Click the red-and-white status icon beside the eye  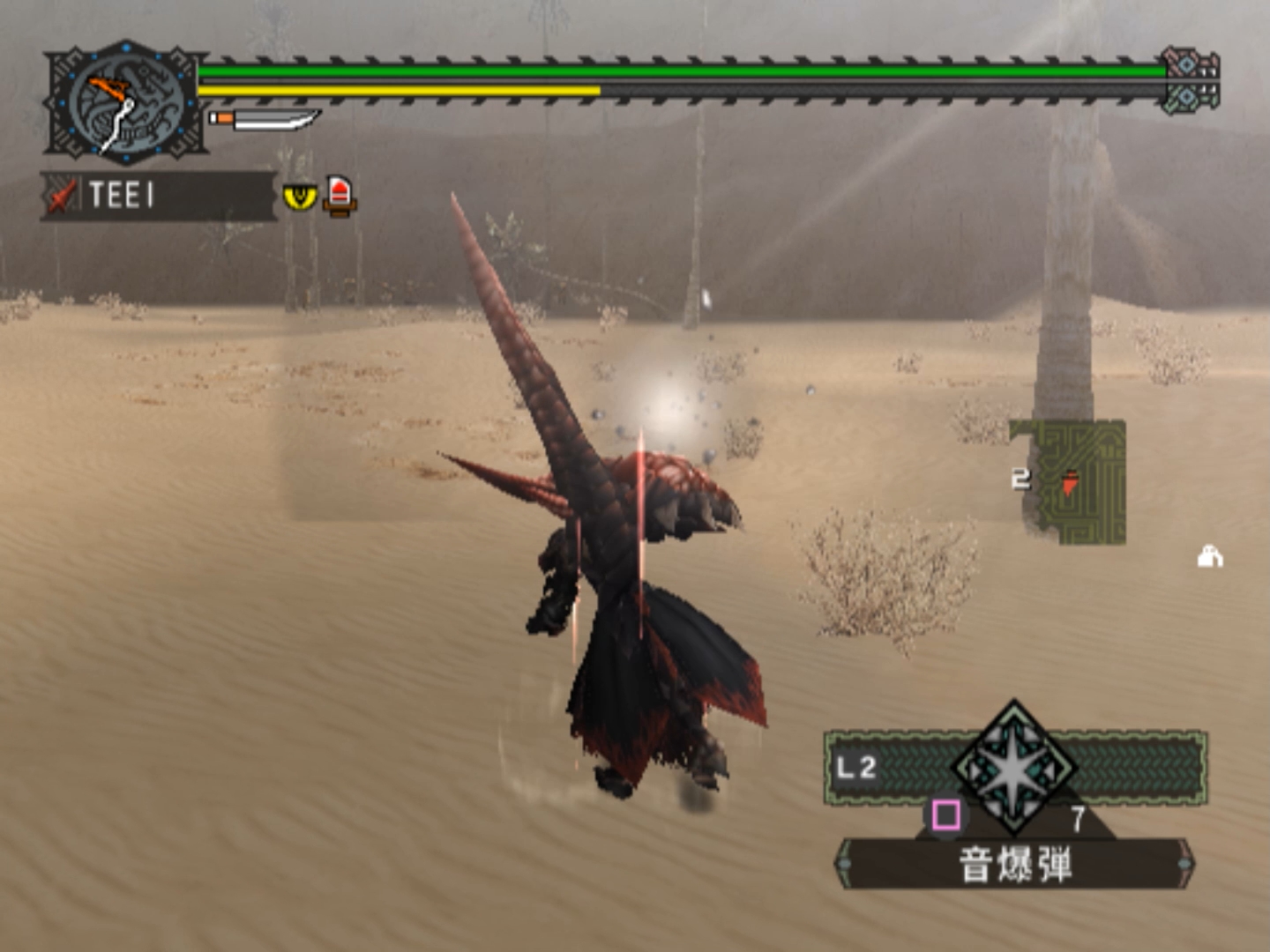[340, 195]
